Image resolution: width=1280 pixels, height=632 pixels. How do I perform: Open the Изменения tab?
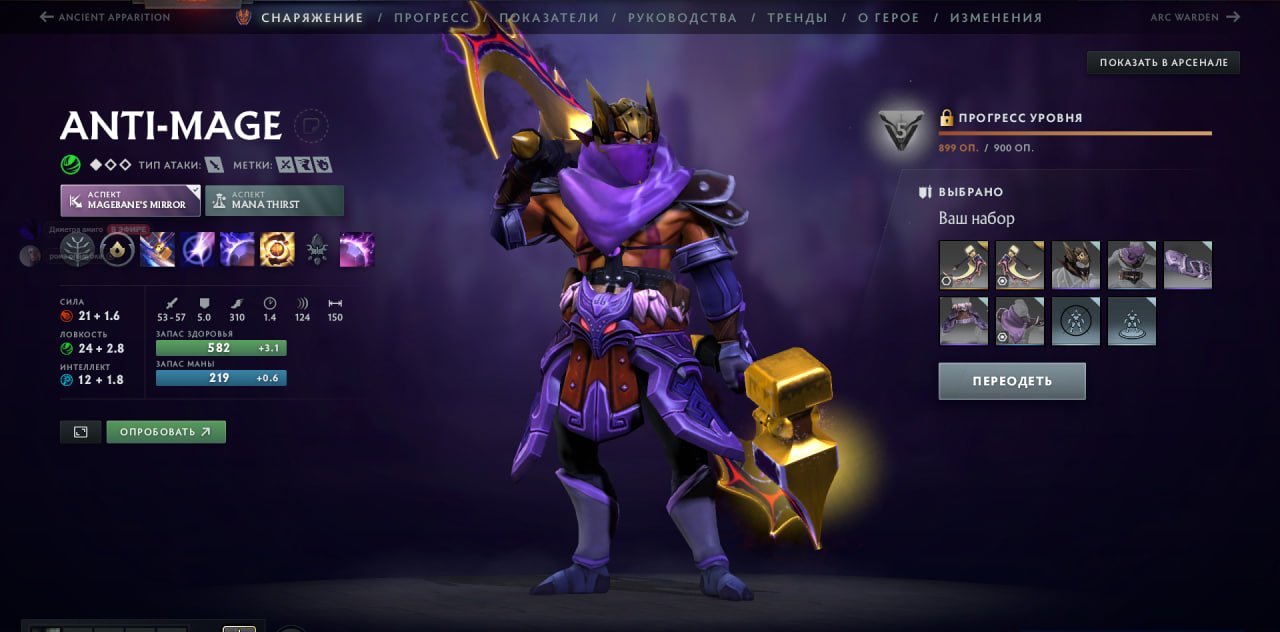(x=995, y=18)
